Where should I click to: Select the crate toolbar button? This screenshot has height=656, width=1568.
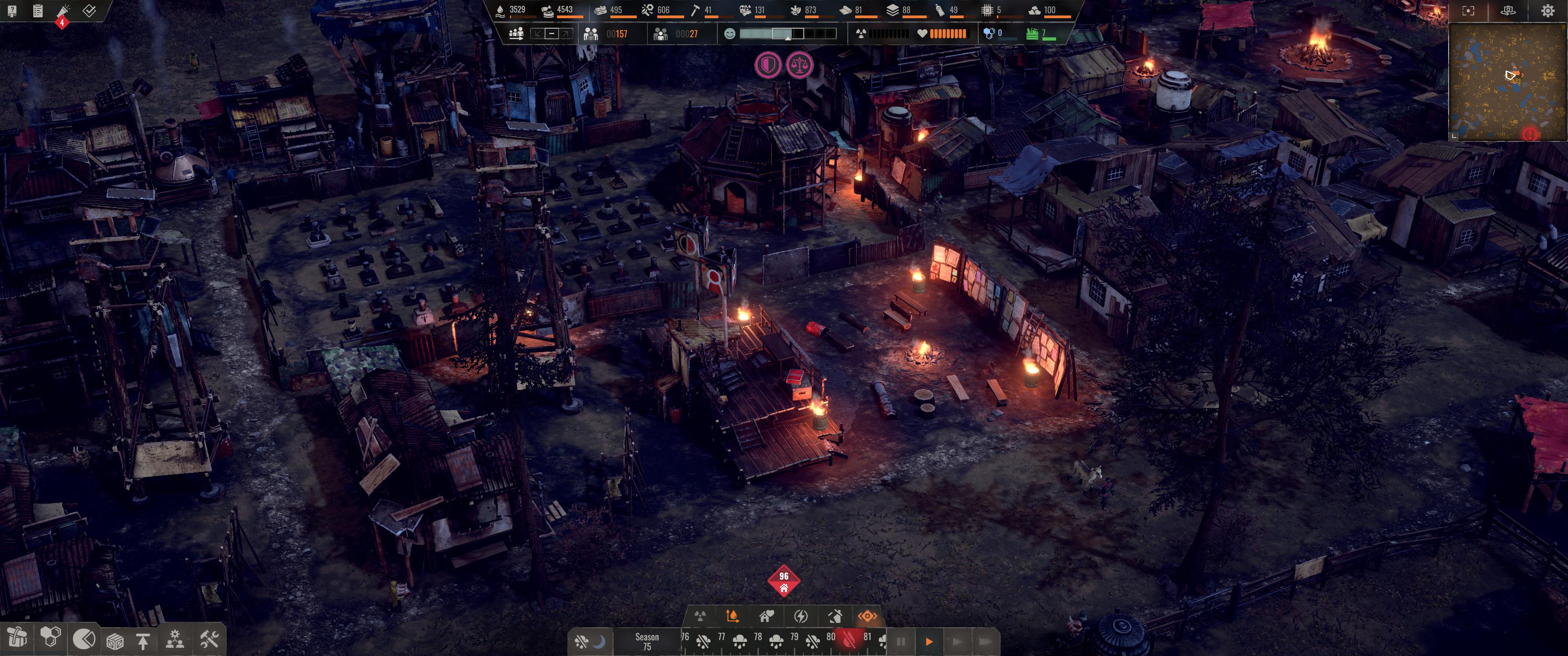115,641
